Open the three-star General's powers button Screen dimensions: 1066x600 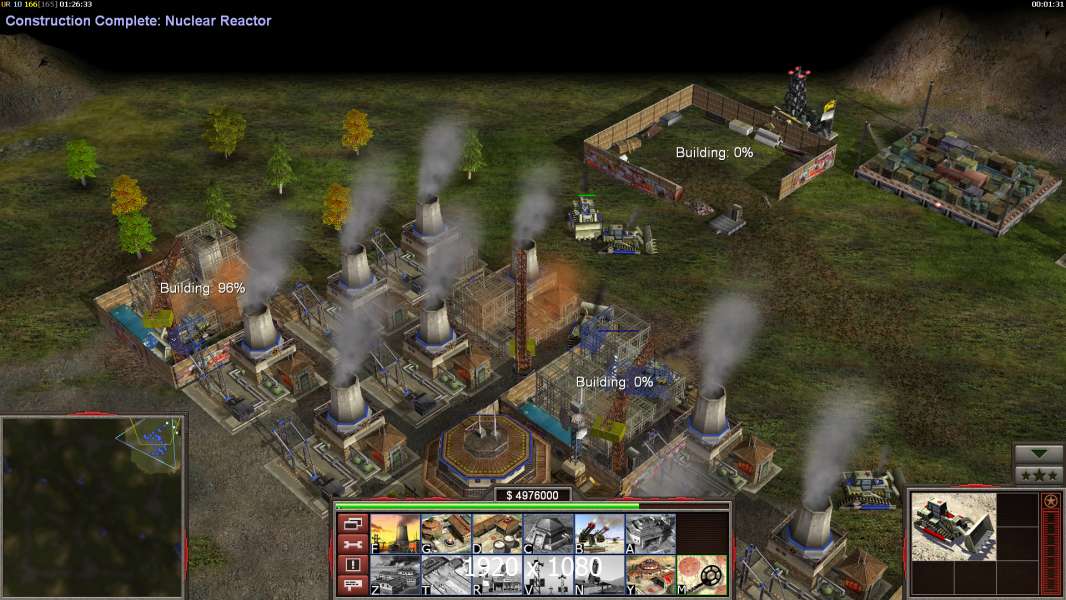tap(1039, 475)
